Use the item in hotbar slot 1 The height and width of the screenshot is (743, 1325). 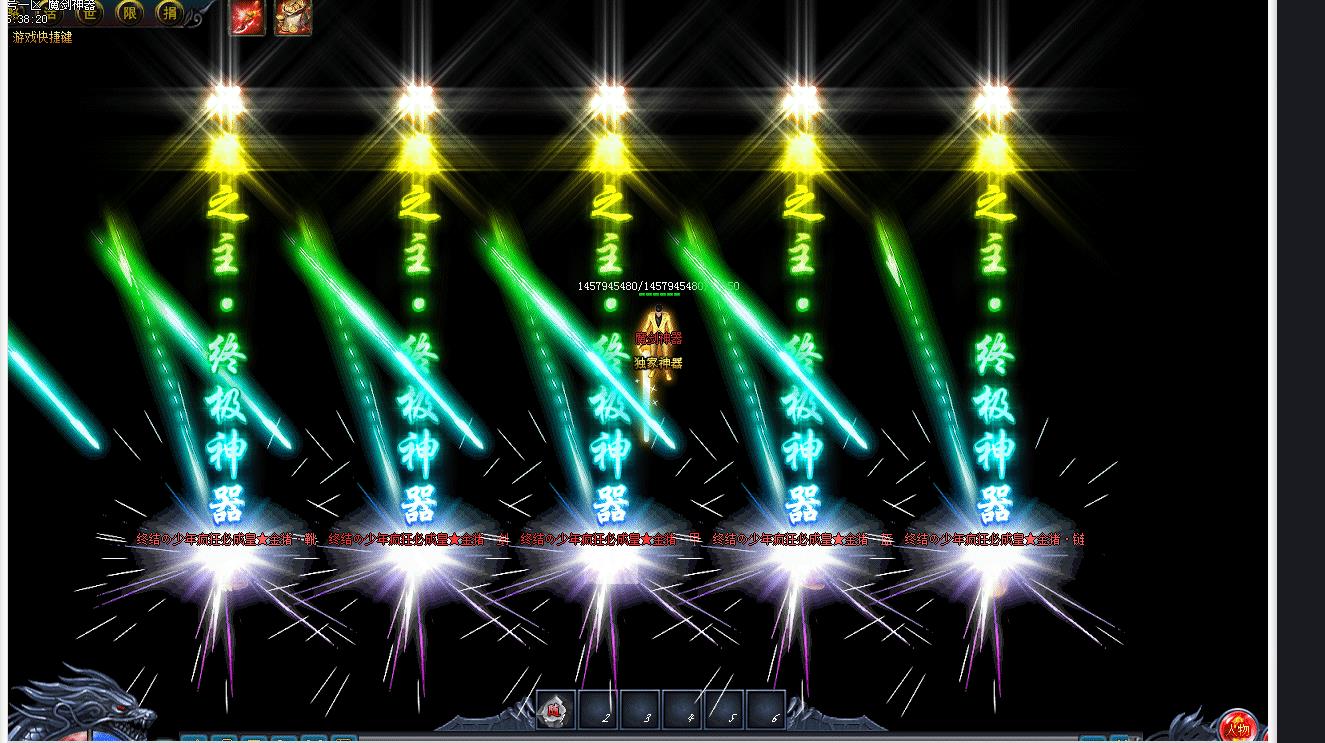tap(556, 710)
